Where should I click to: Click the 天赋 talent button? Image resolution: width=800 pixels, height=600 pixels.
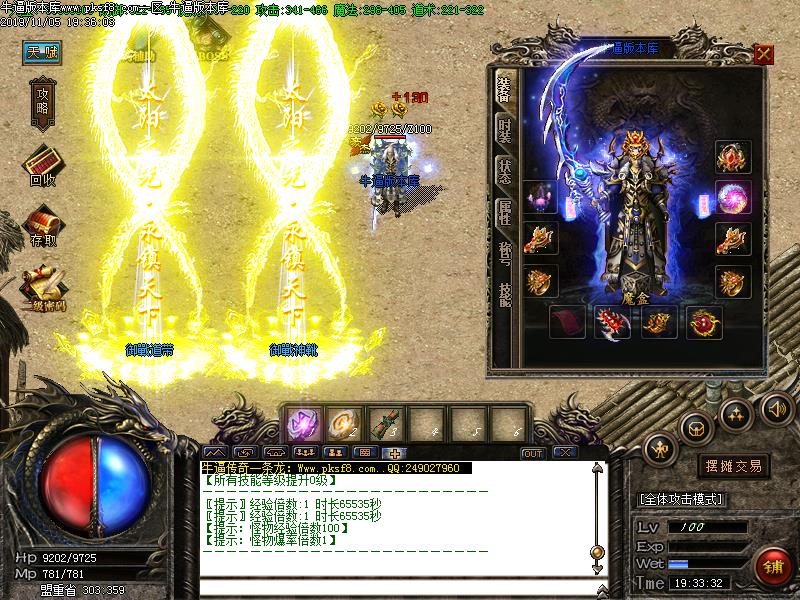[42, 51]
